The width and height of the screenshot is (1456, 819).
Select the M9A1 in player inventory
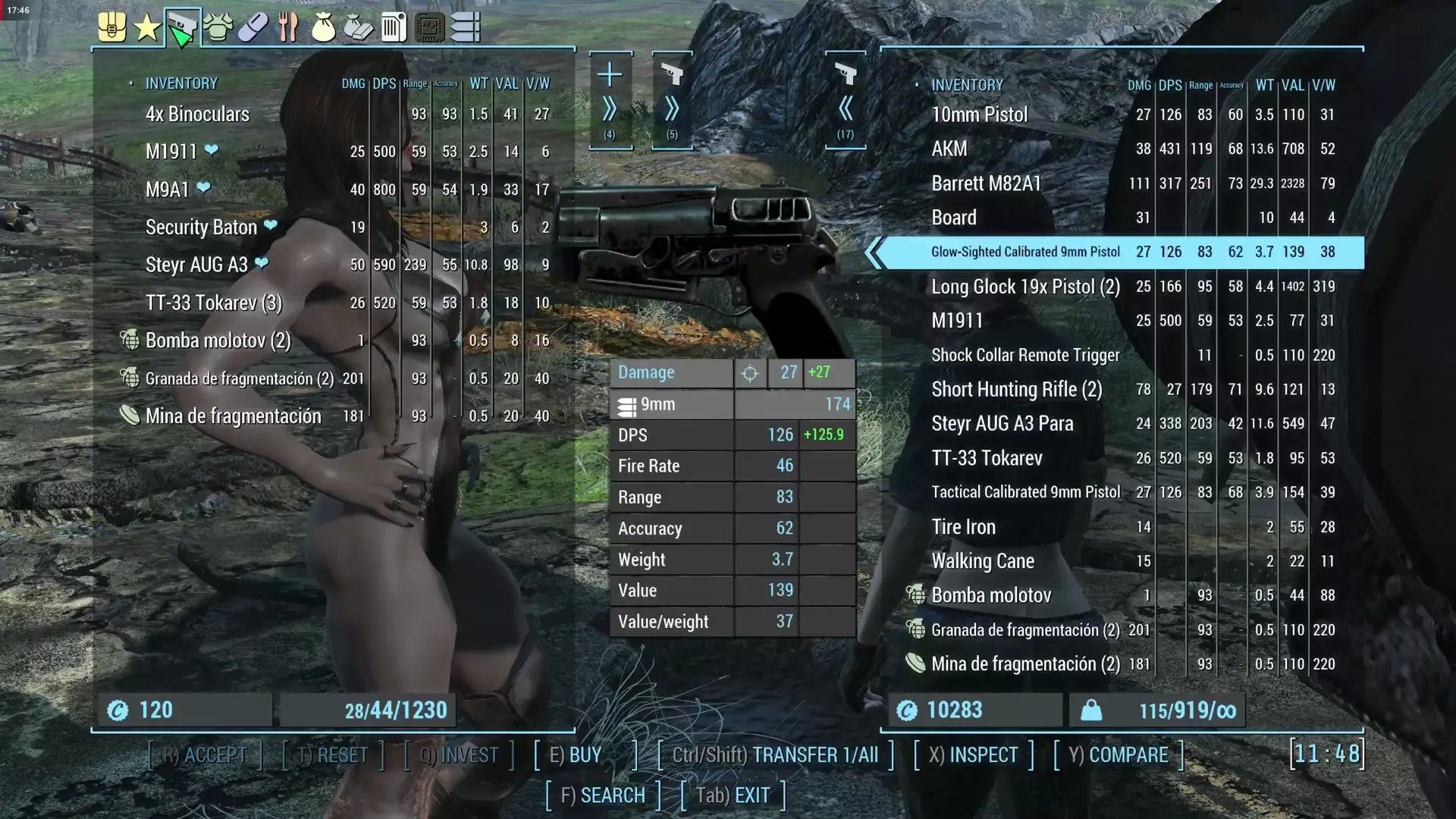[168, 190]
